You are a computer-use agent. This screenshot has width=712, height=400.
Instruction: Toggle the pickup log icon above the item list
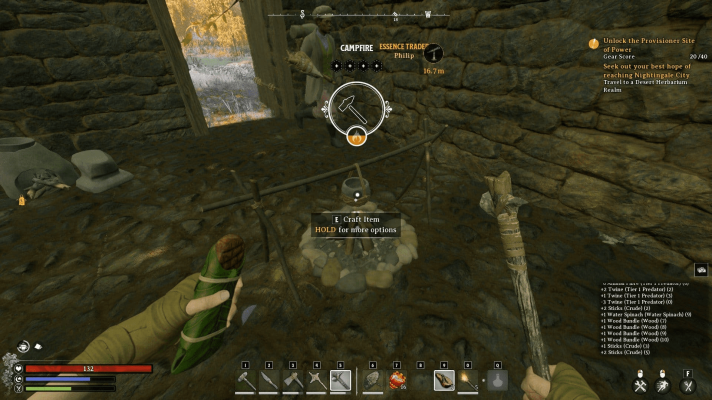point(701,270)
